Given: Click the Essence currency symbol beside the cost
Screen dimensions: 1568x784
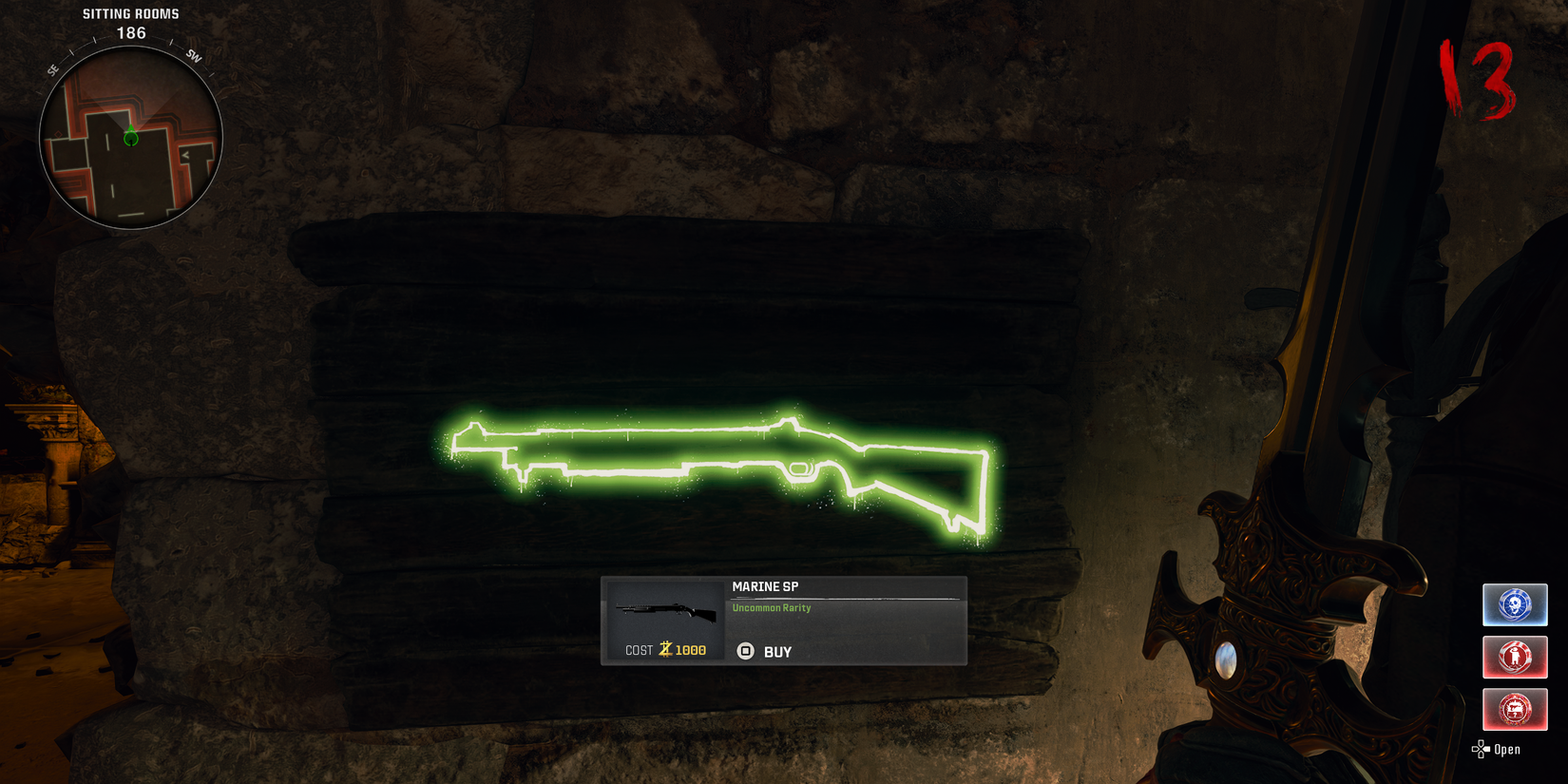Looking at the screenshot, I should pos(668,649).
